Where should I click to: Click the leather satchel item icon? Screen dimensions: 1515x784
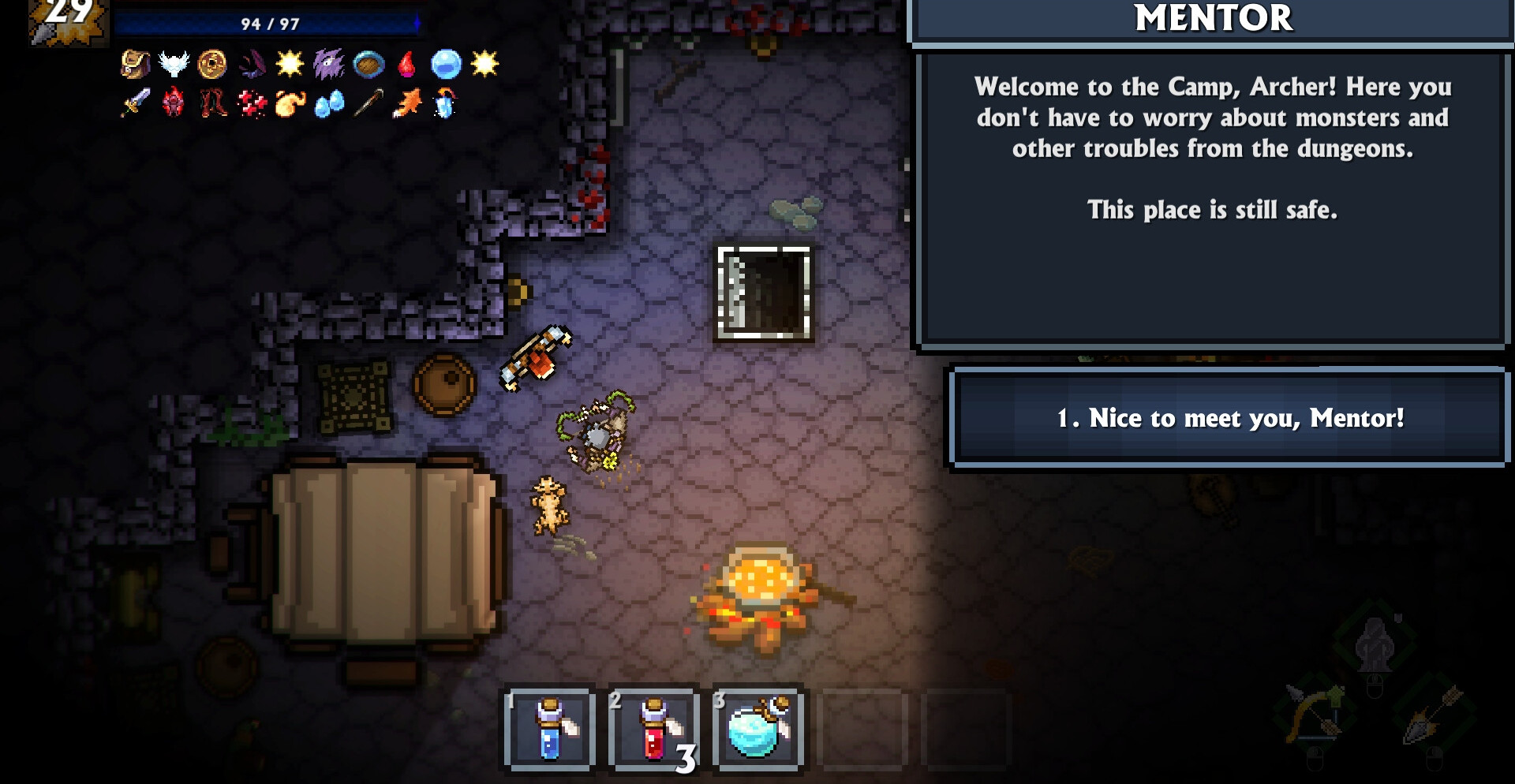click(x=135, y=64)
